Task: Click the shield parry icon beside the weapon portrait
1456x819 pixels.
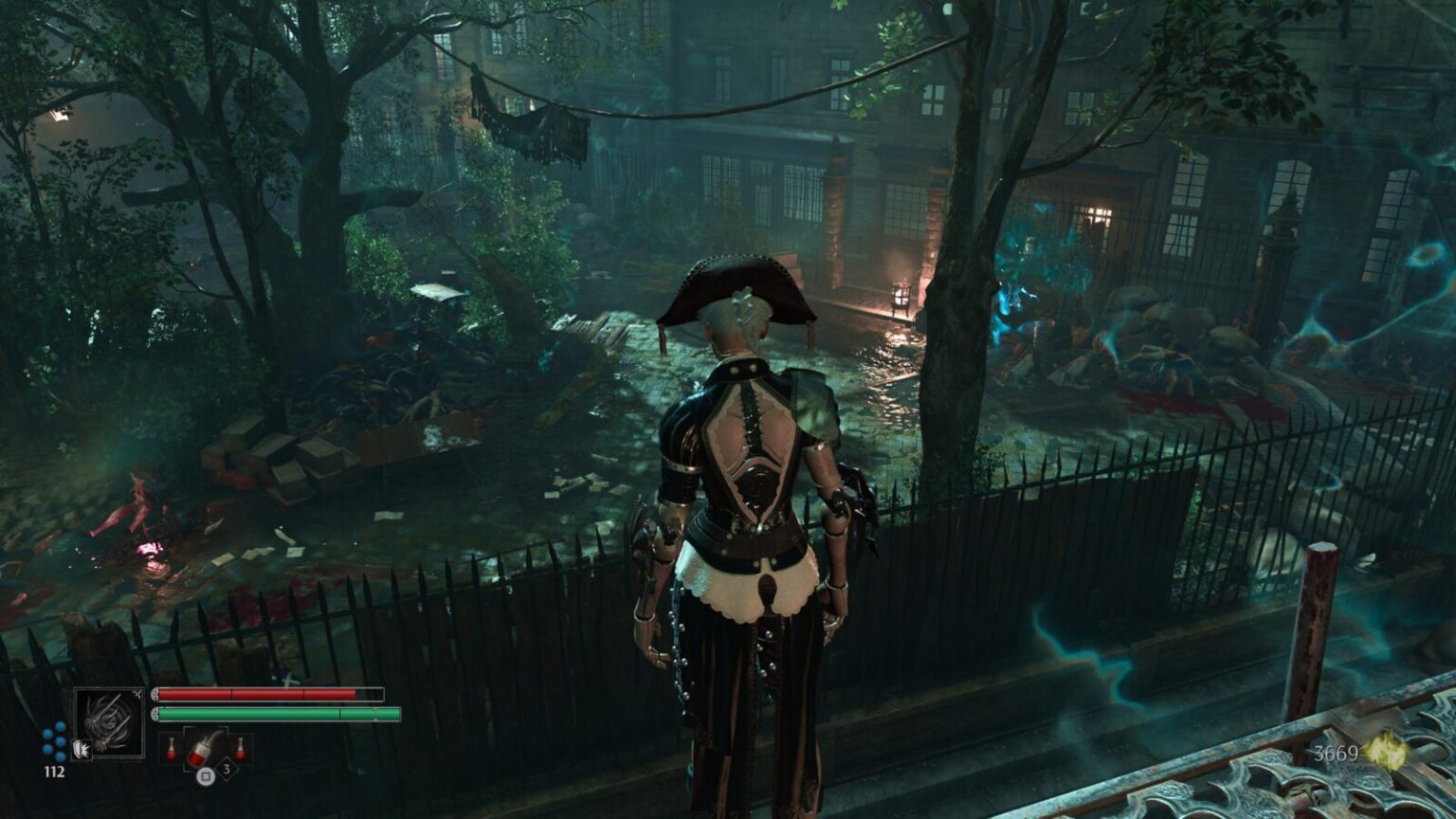Action: click(x=82, y=749)
